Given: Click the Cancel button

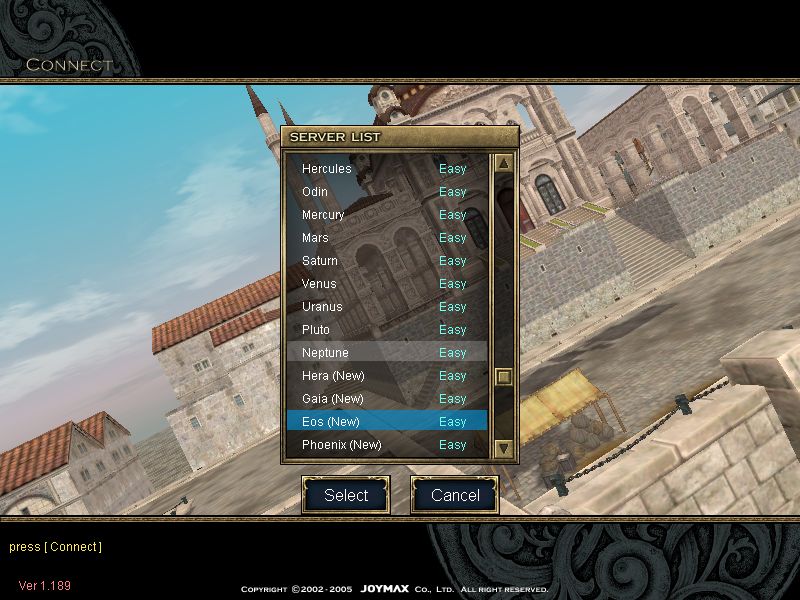Looking at the screenshot, I should point(455,495).
